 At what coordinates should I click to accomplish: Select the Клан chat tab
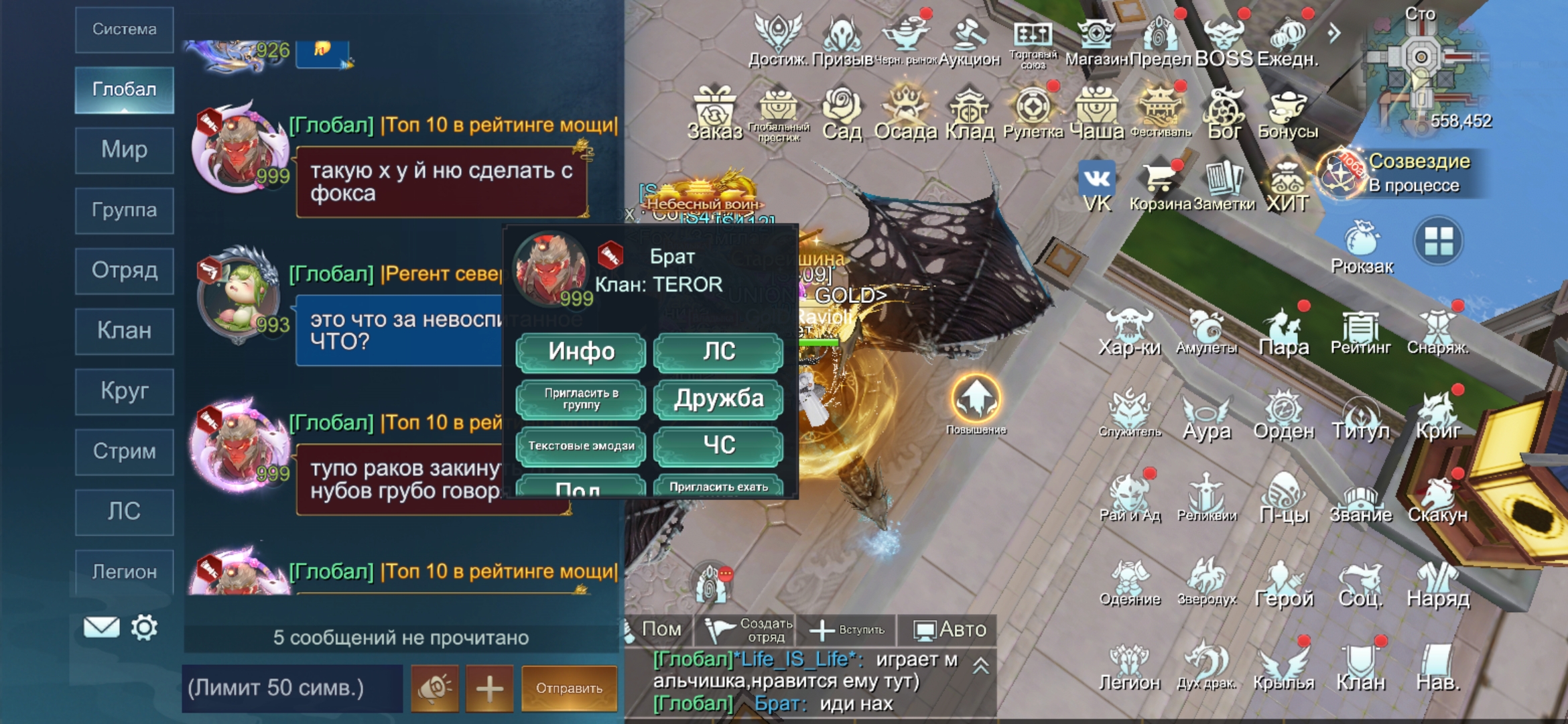tap(125, 330)
